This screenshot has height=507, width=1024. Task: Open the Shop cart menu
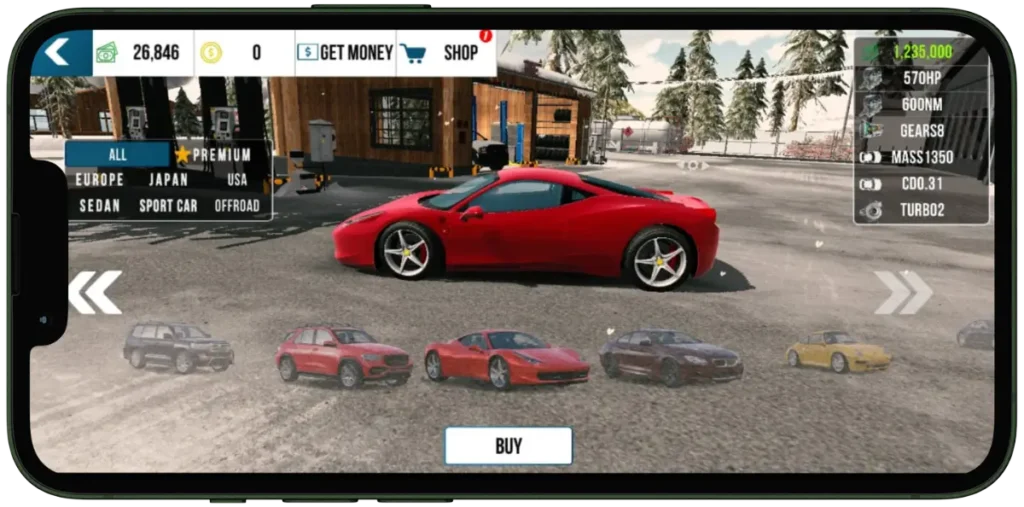click(x=445, y=53)
